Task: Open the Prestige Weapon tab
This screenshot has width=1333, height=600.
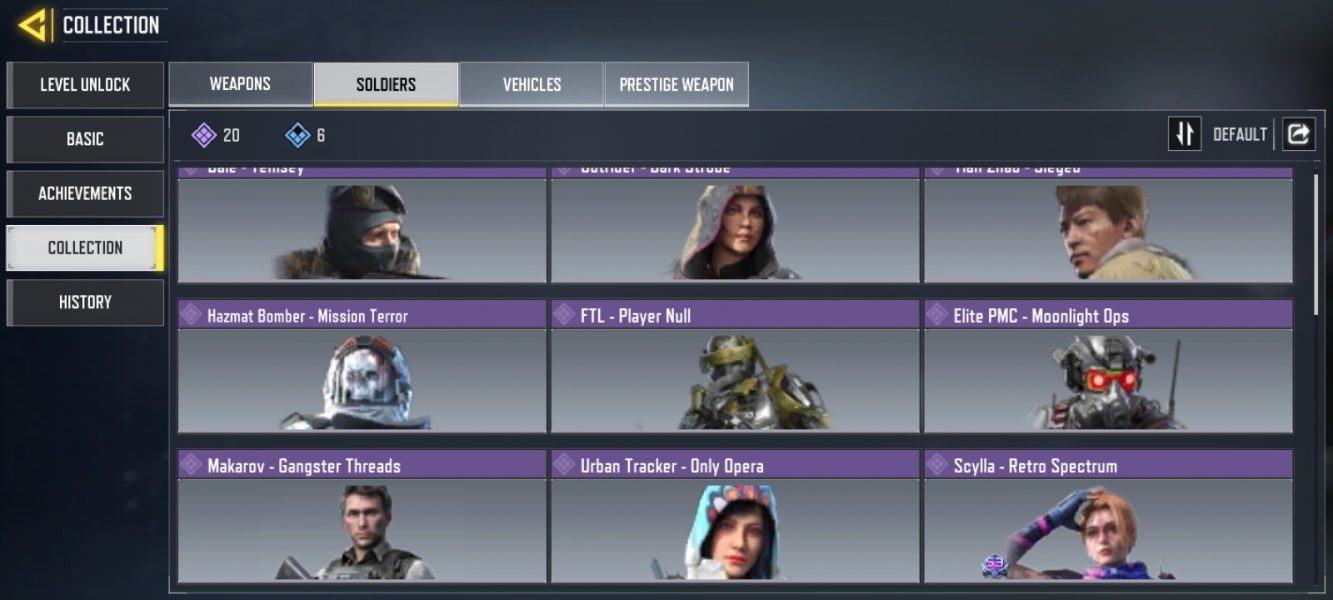Action: pos(676,84)
